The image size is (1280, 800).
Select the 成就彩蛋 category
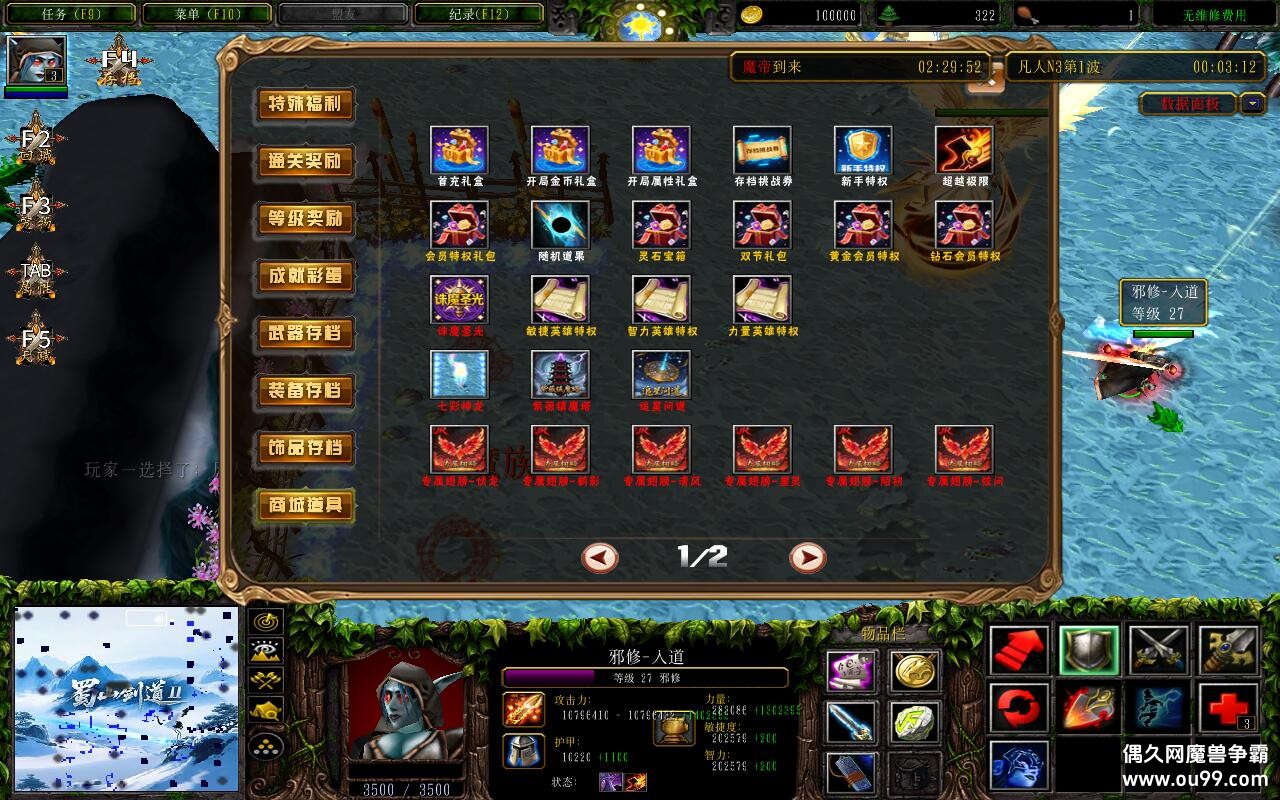[305, 276]
